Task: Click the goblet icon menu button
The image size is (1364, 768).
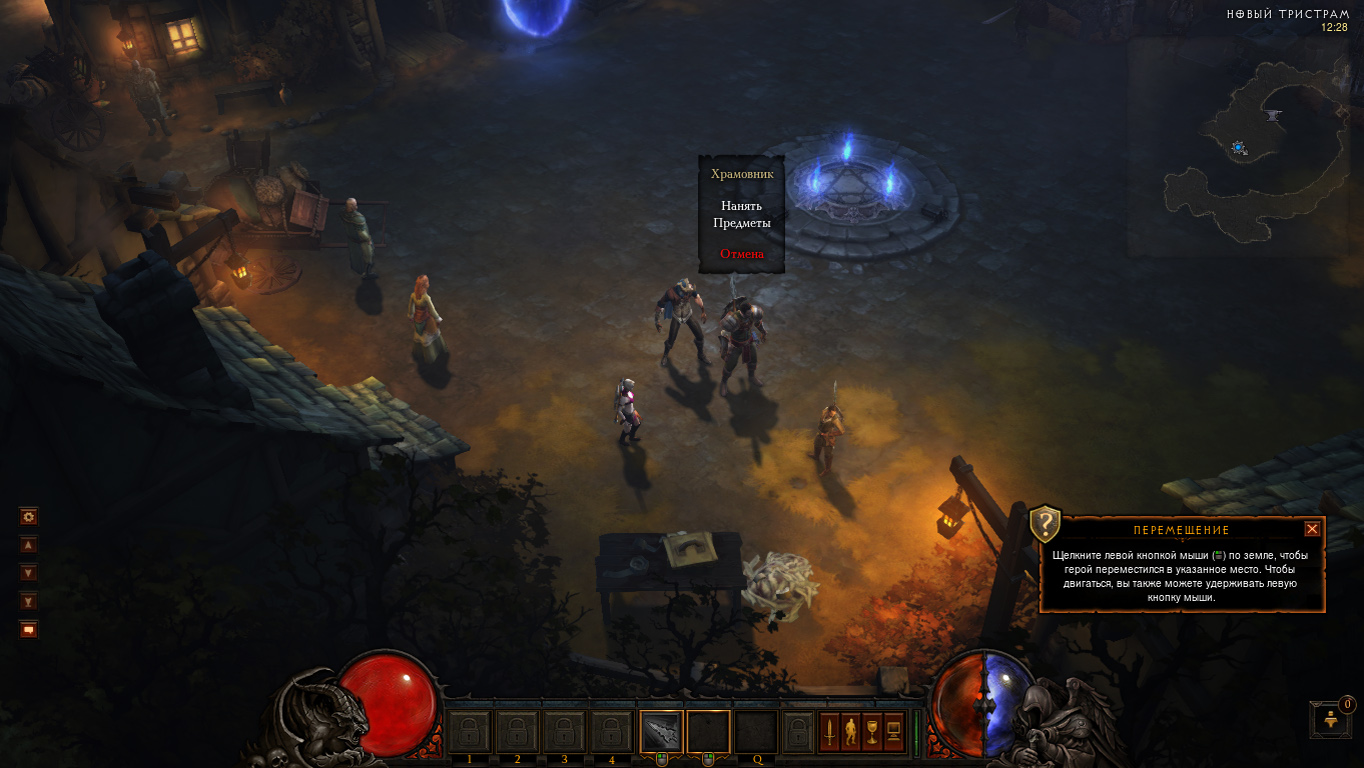Action: pyautogui.click(x=872, y=732)
